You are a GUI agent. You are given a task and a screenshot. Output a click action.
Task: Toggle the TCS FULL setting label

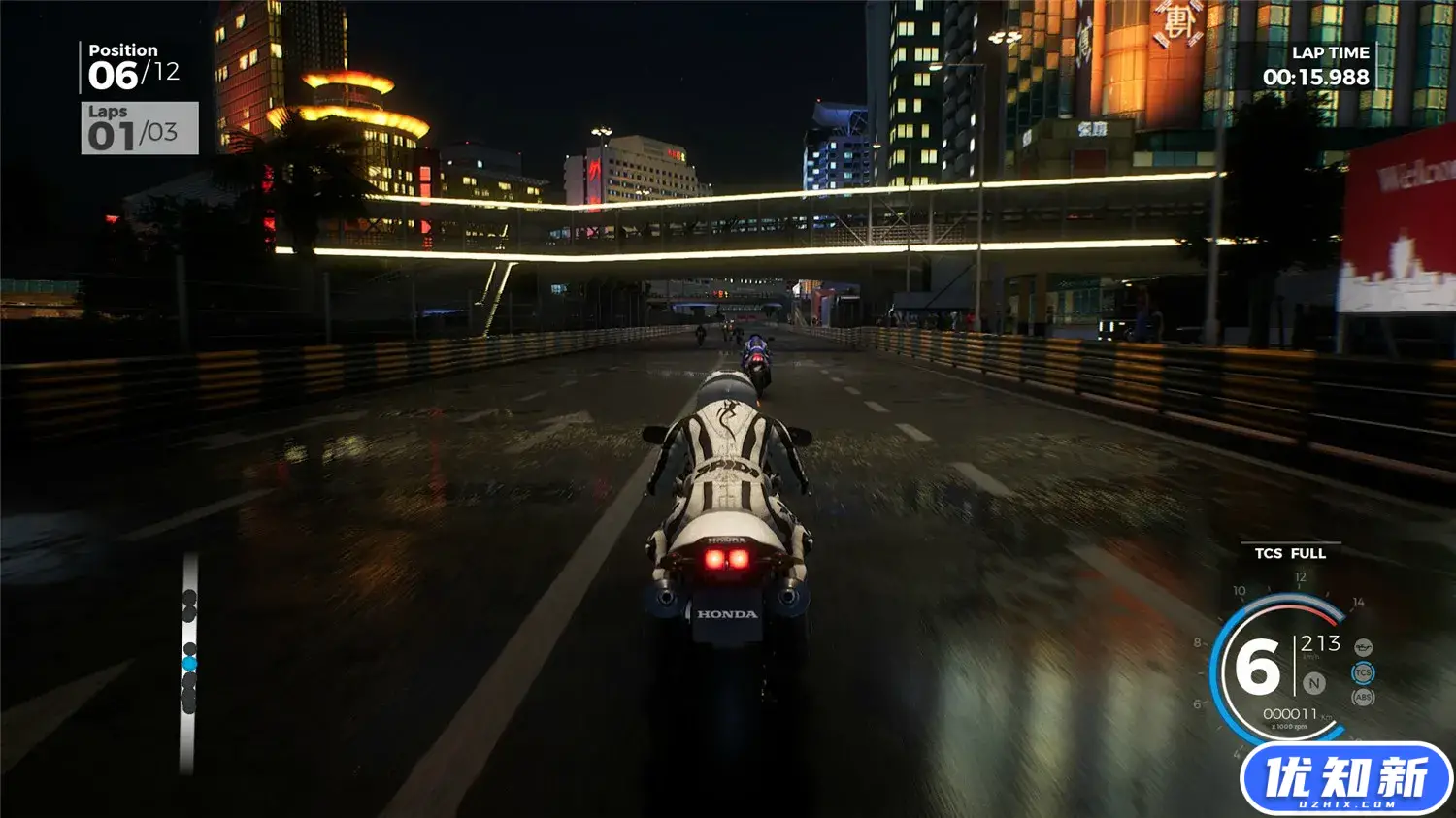[1290, 553]
